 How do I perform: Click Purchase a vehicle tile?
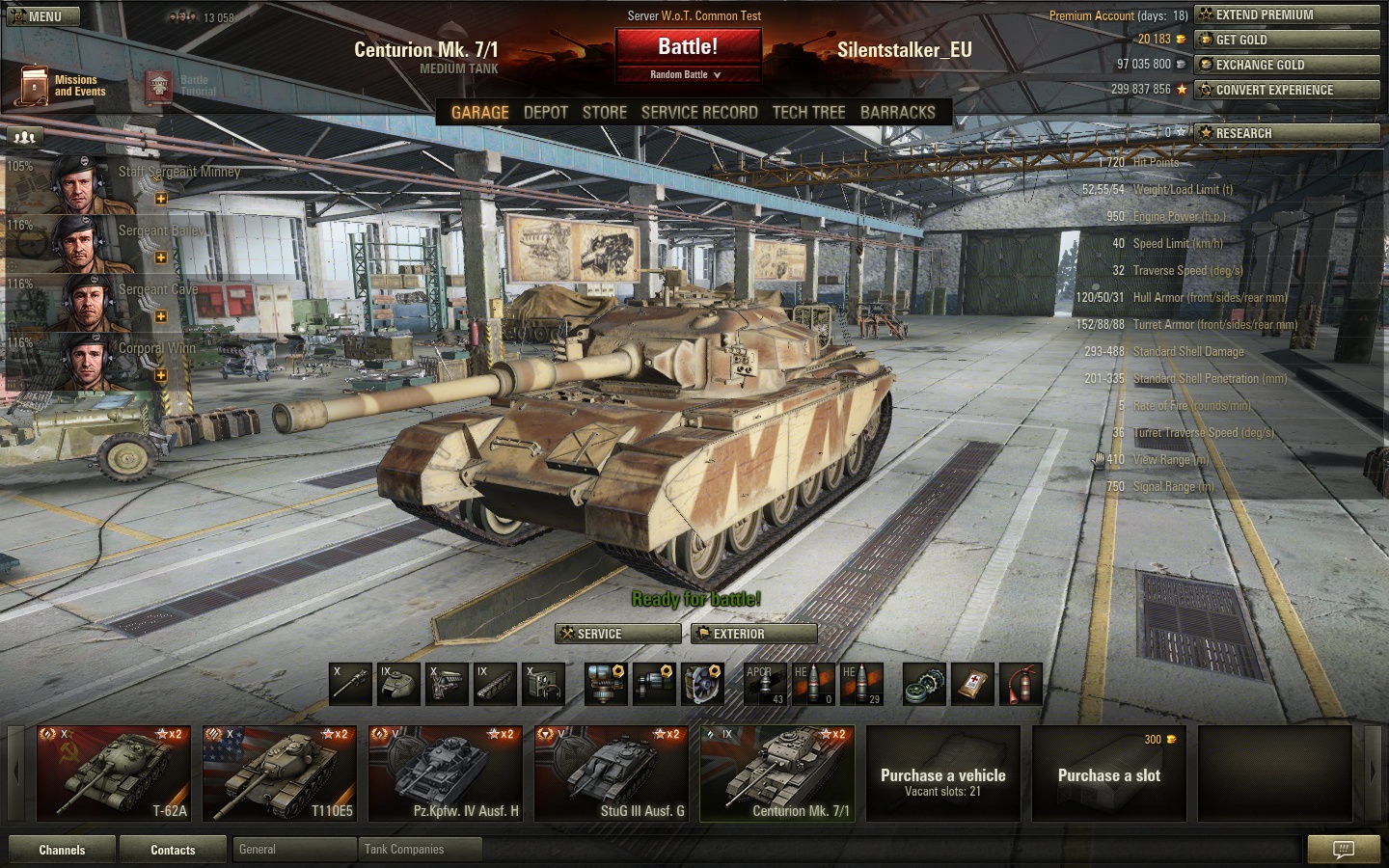tap(943, 775)
